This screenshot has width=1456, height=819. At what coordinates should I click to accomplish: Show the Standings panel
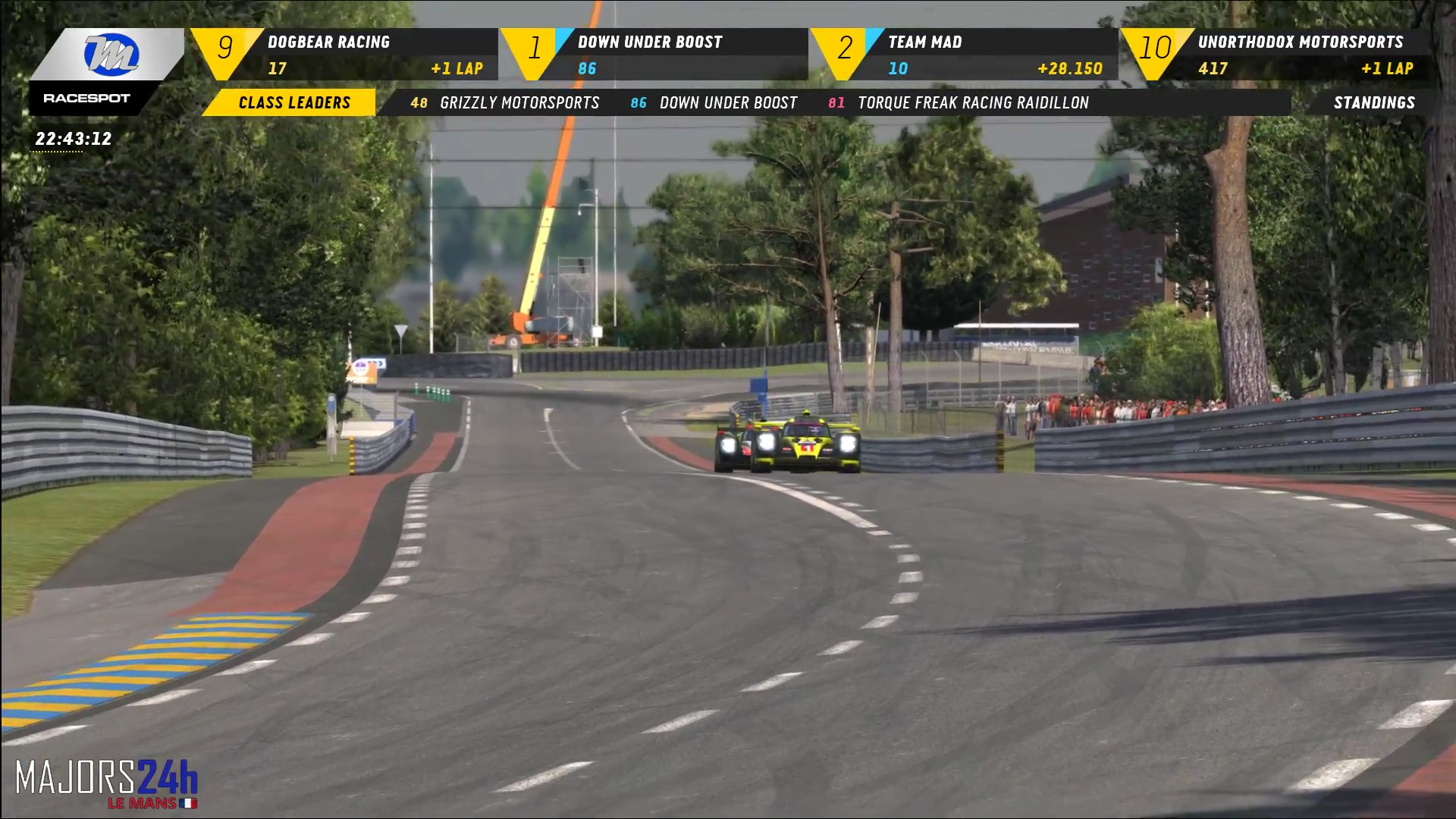(x=1373, y=102)
